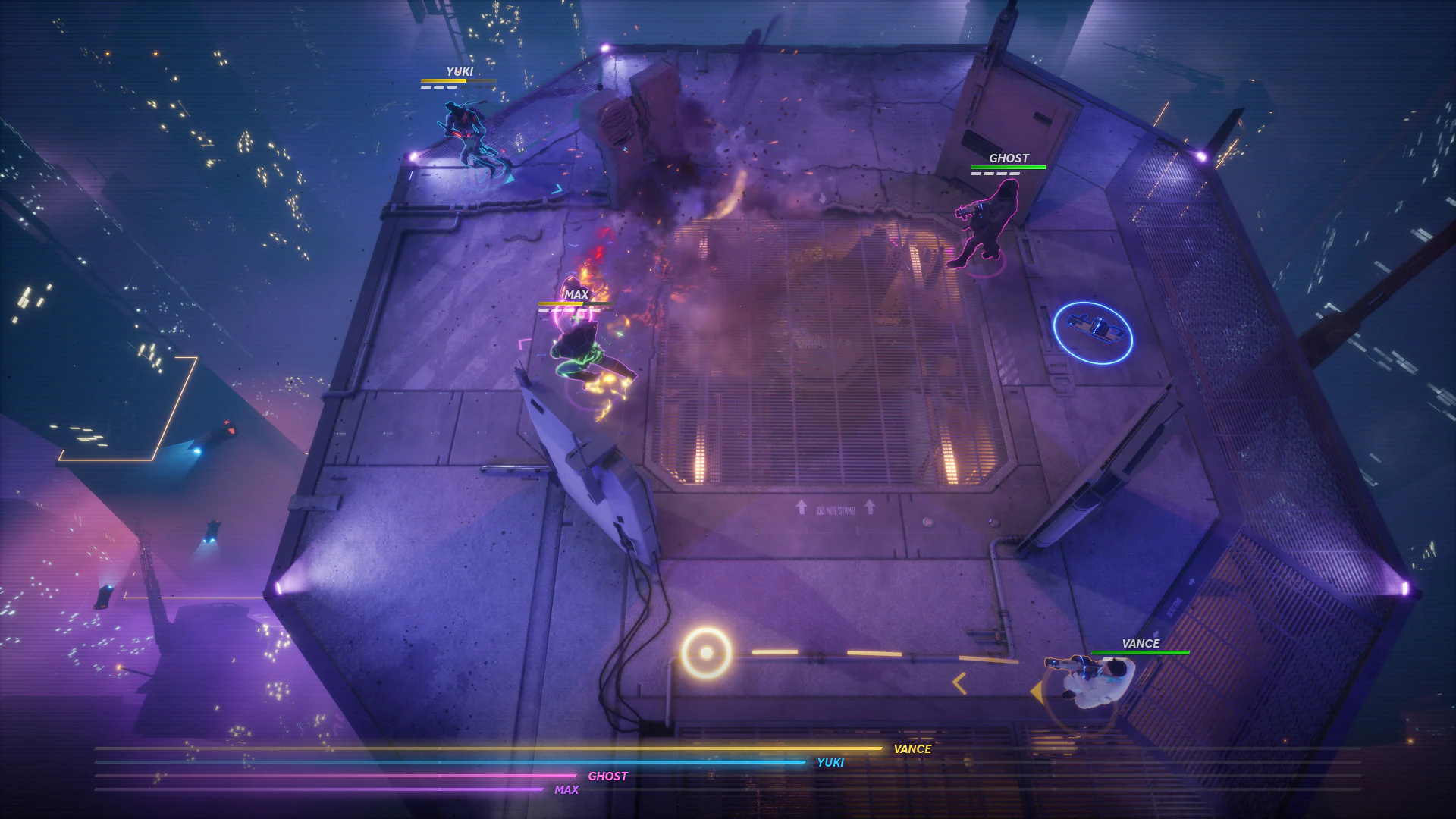This screenshot has height=819, width=1456.
Task: Toggle Ghost's nameplate display
Action: coord(1009,158)
